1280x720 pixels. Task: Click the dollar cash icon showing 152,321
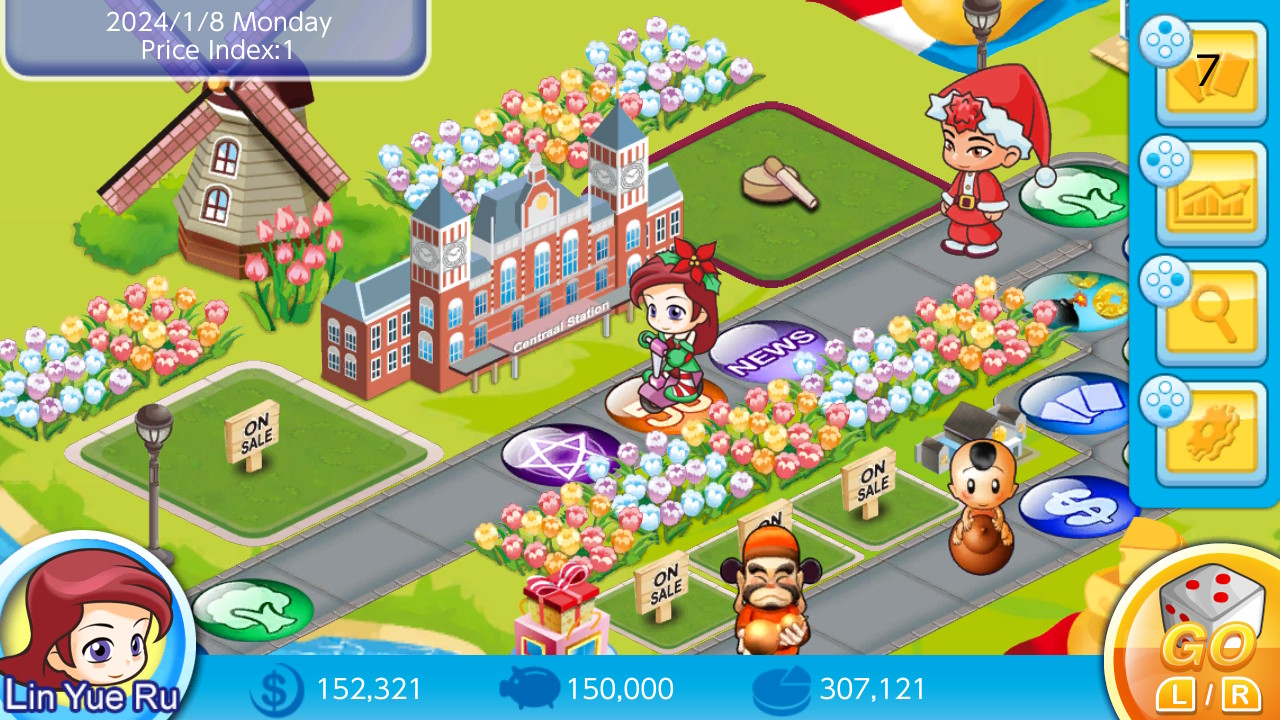[278, 688]
